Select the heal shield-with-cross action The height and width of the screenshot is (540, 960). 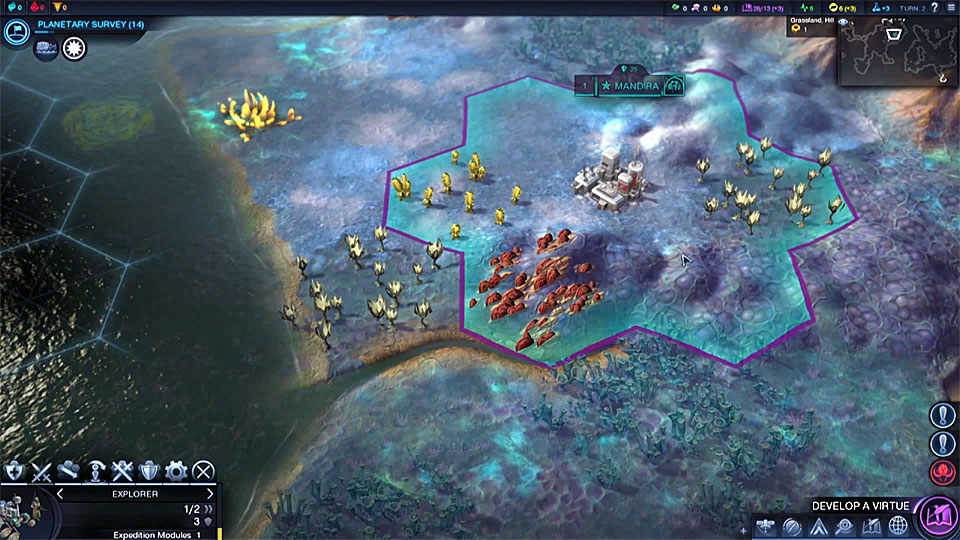[14, 470]
